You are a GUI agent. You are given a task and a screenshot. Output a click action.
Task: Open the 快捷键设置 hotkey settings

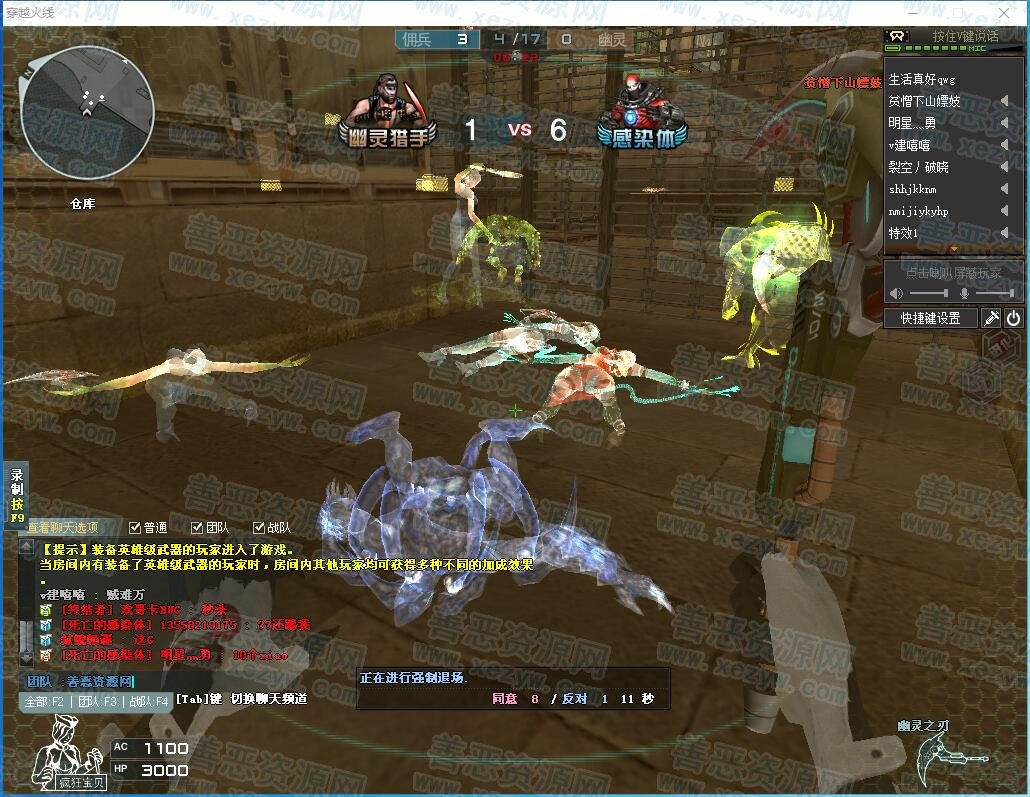[x=930, y=318]
